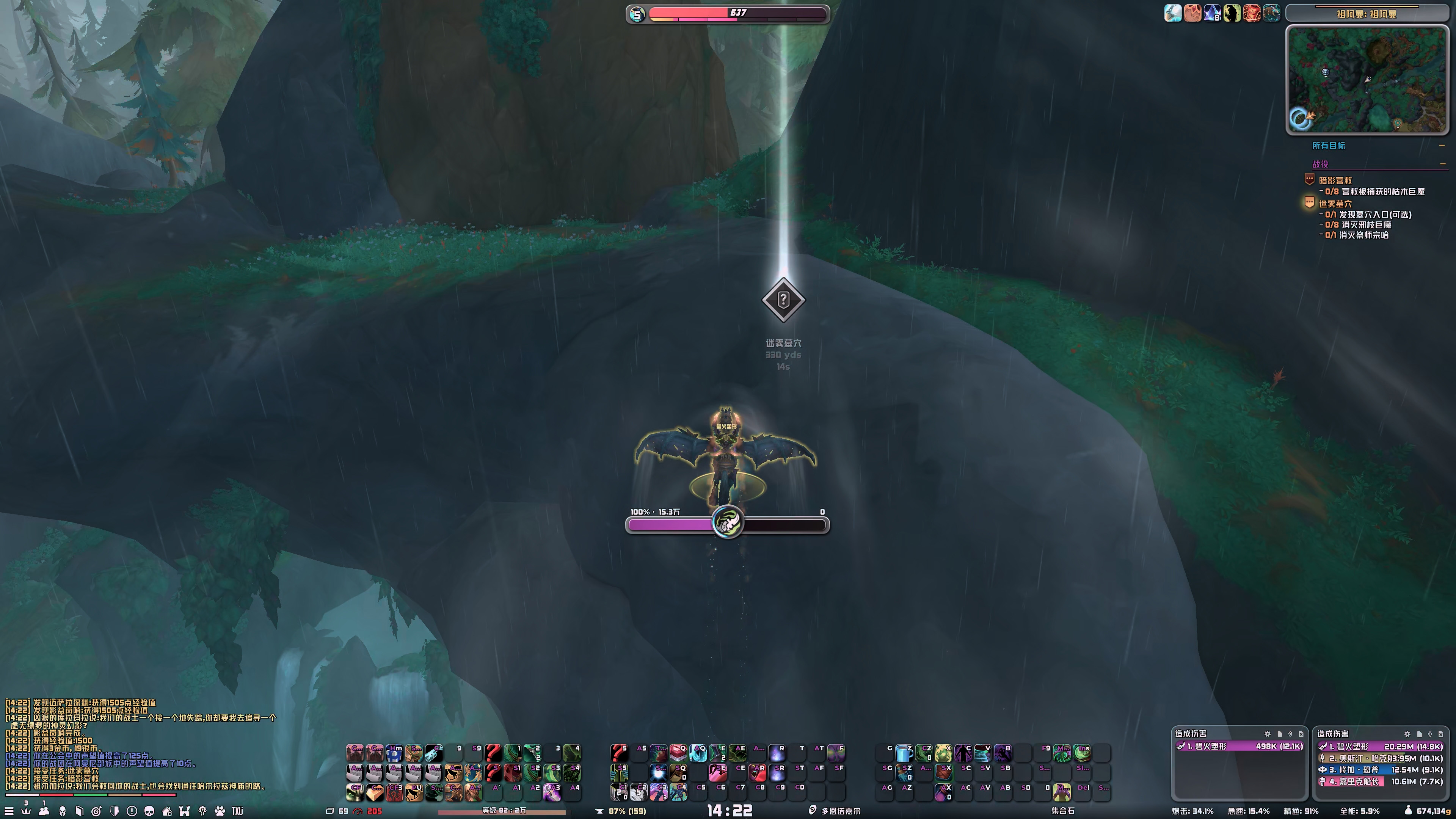Click the 嘉里克船长 damage meter row
The width and height of the screenshot is (1456, 819).
pos(1380,782)
